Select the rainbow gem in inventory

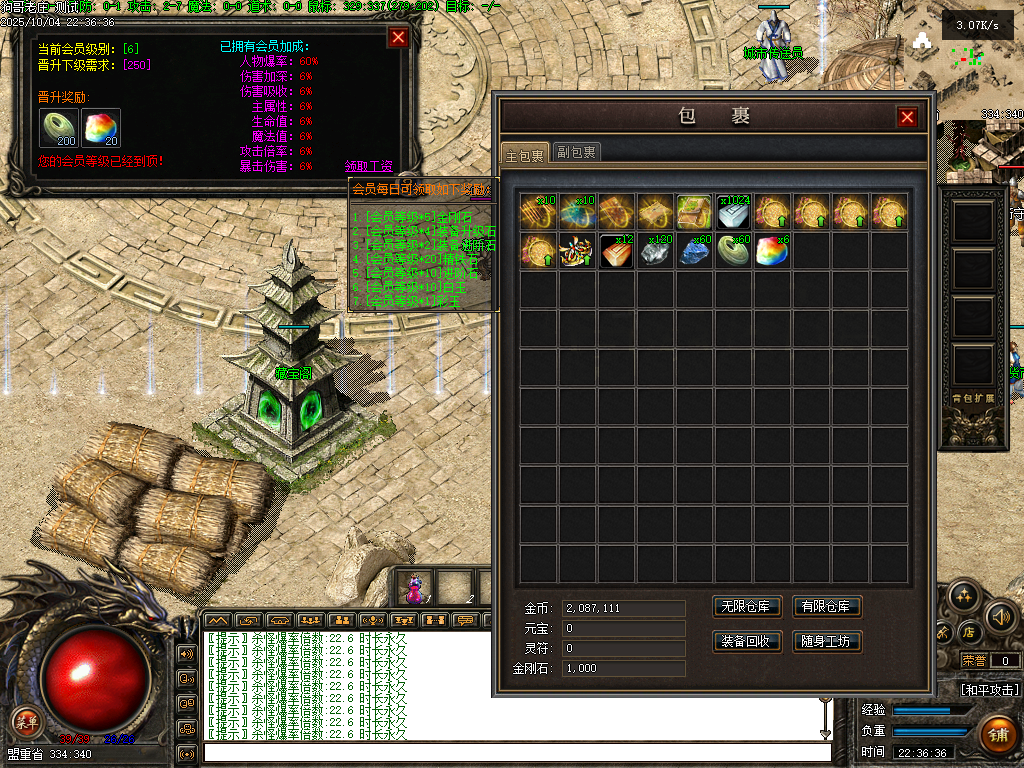pyautogui.click(x=772, y=250)
